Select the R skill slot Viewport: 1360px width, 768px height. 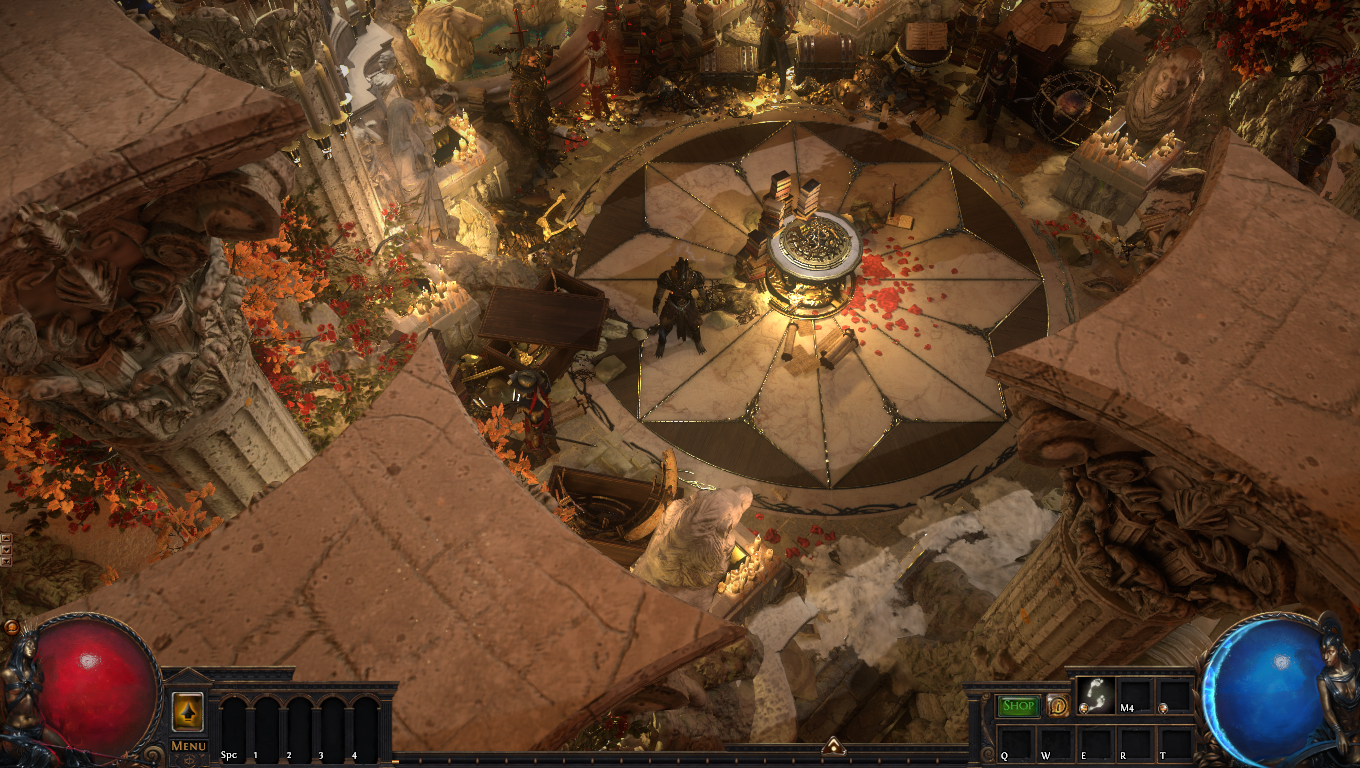click(1135, 742)
